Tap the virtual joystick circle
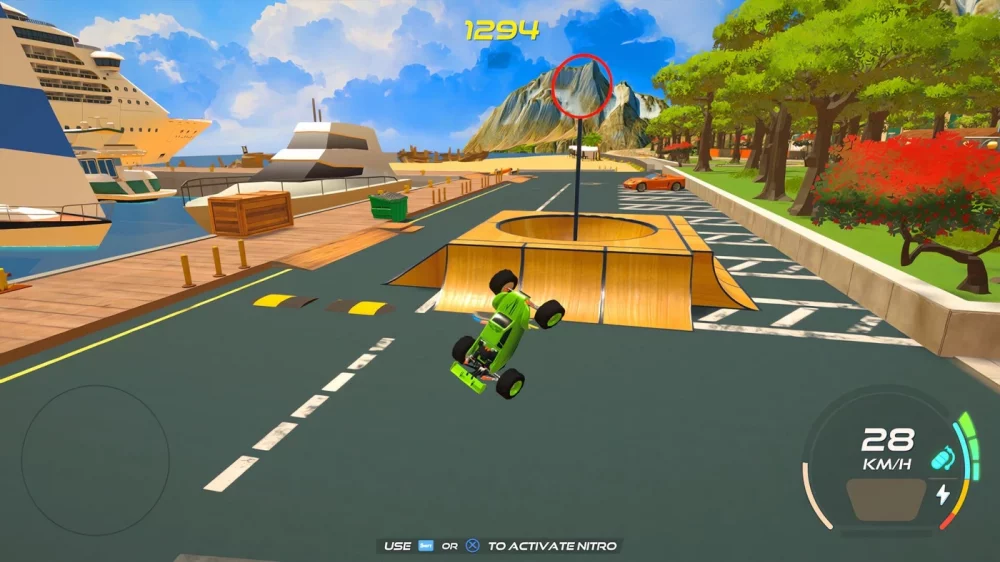The image size is (1000, 562). (95, 460)
